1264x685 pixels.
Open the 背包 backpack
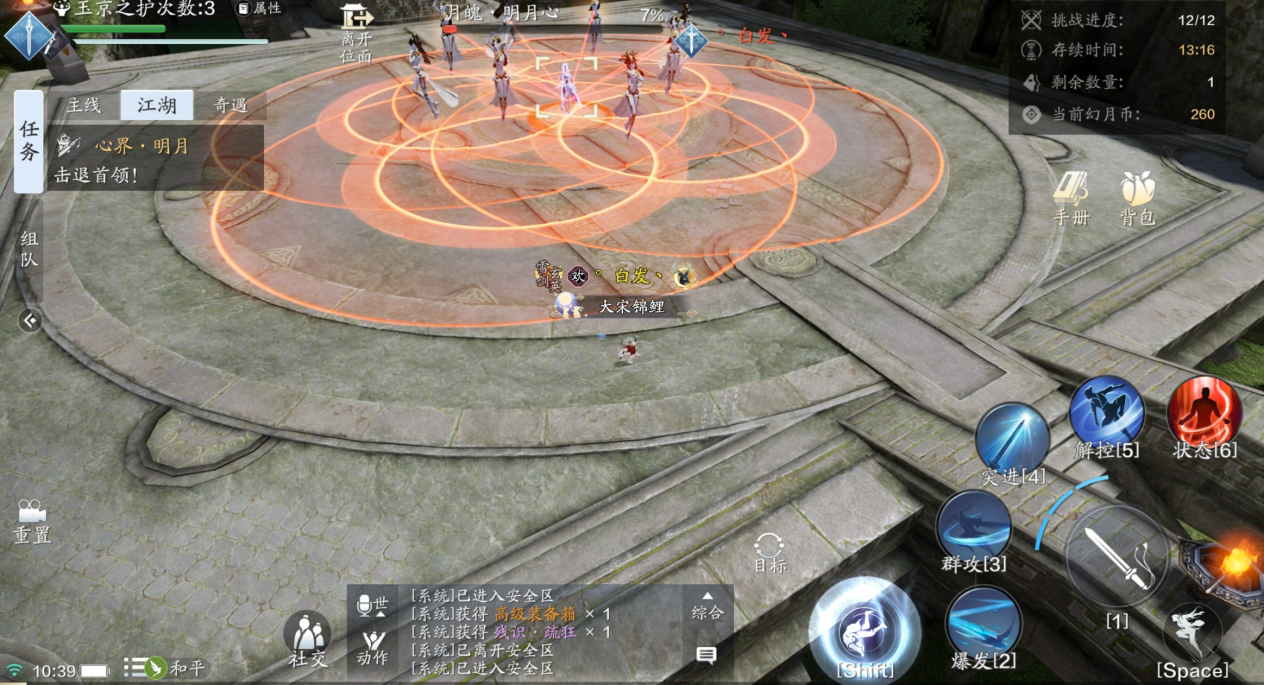(1138, 198)
